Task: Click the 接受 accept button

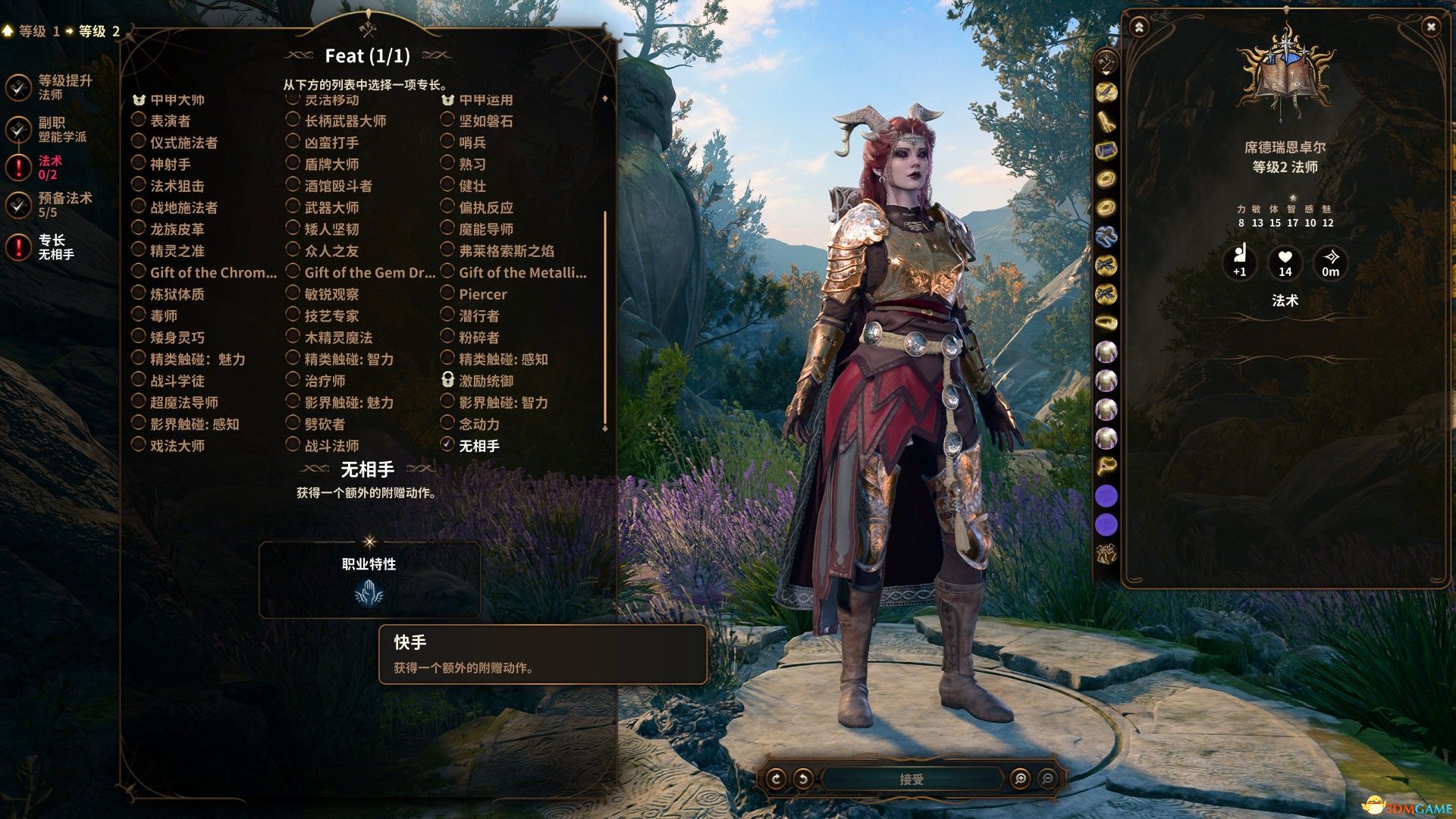Action: point(911,779)
